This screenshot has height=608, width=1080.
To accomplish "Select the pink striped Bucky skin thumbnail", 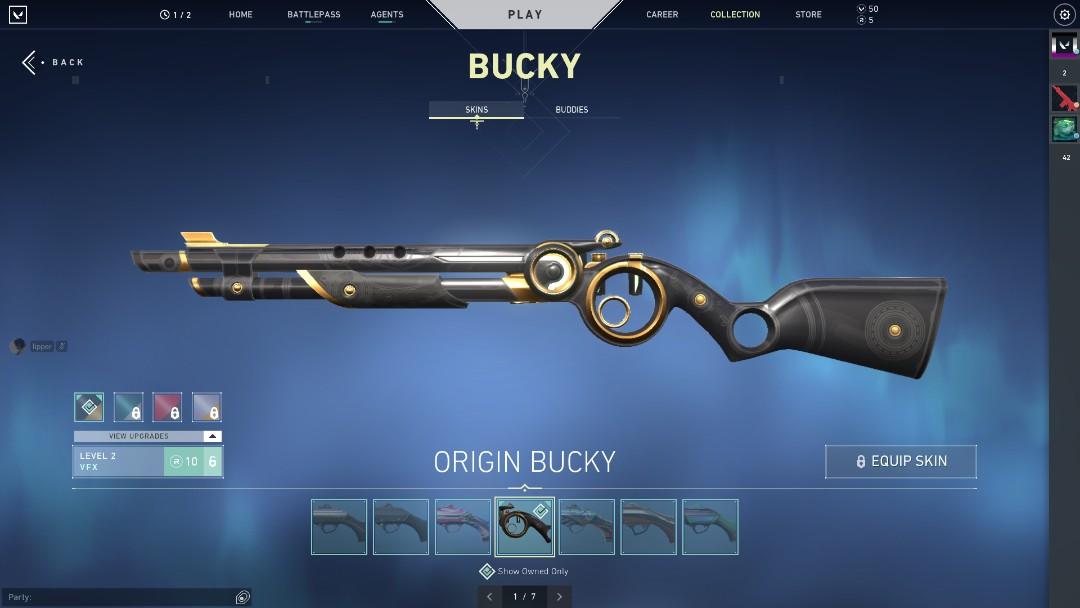I will (x=463, y=527).
